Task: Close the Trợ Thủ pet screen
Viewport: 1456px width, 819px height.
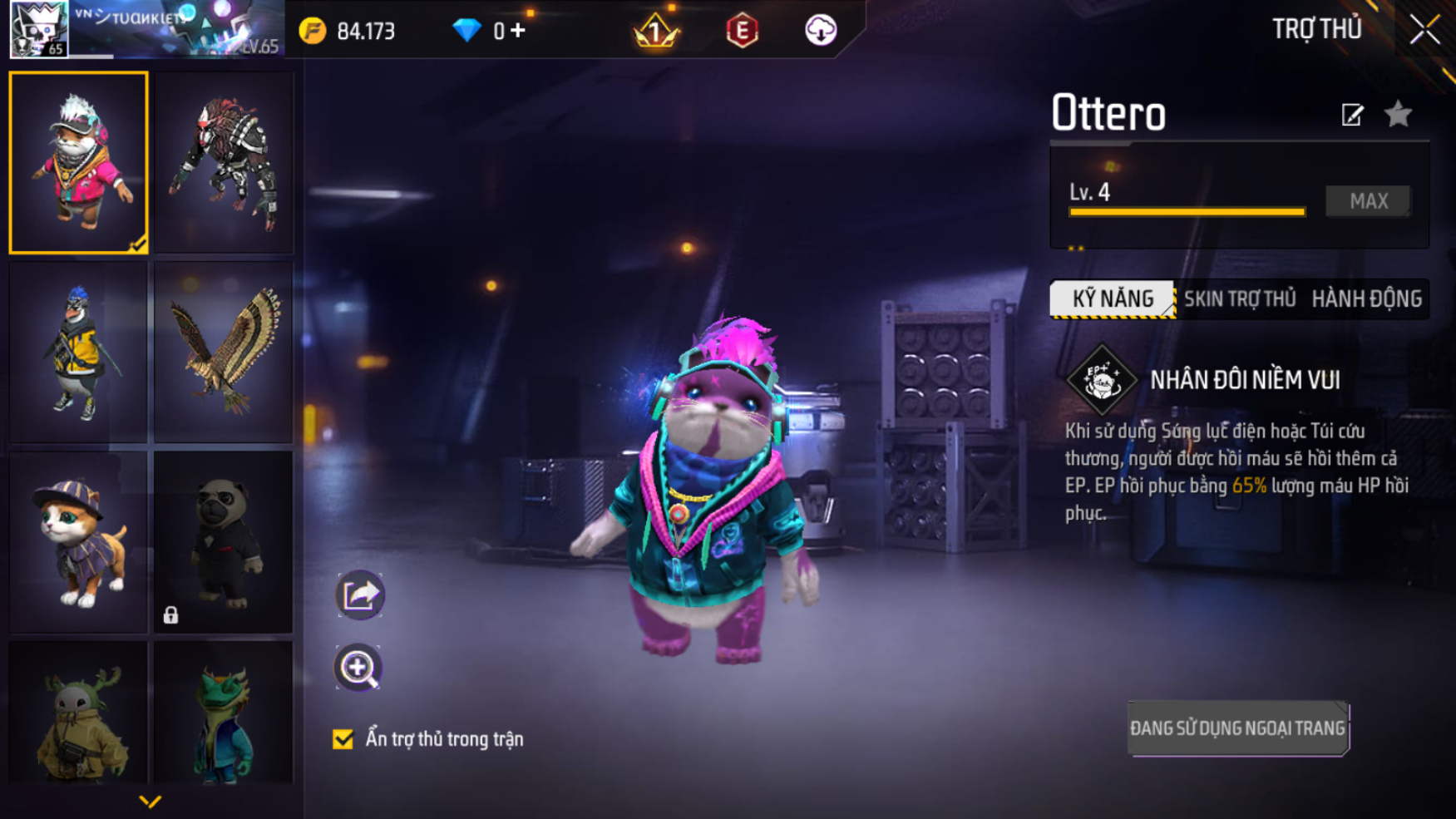Action: click(x=1424, y=30)
